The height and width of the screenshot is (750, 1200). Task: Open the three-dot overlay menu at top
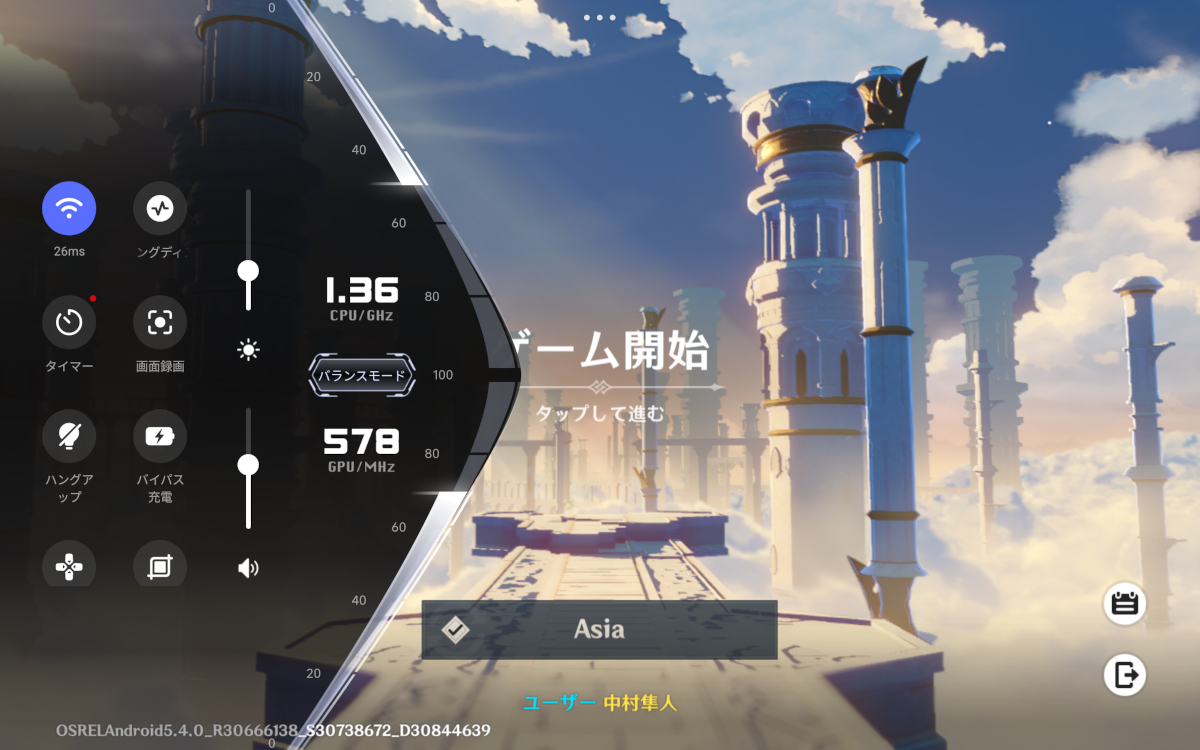click(x=600, y=17)
